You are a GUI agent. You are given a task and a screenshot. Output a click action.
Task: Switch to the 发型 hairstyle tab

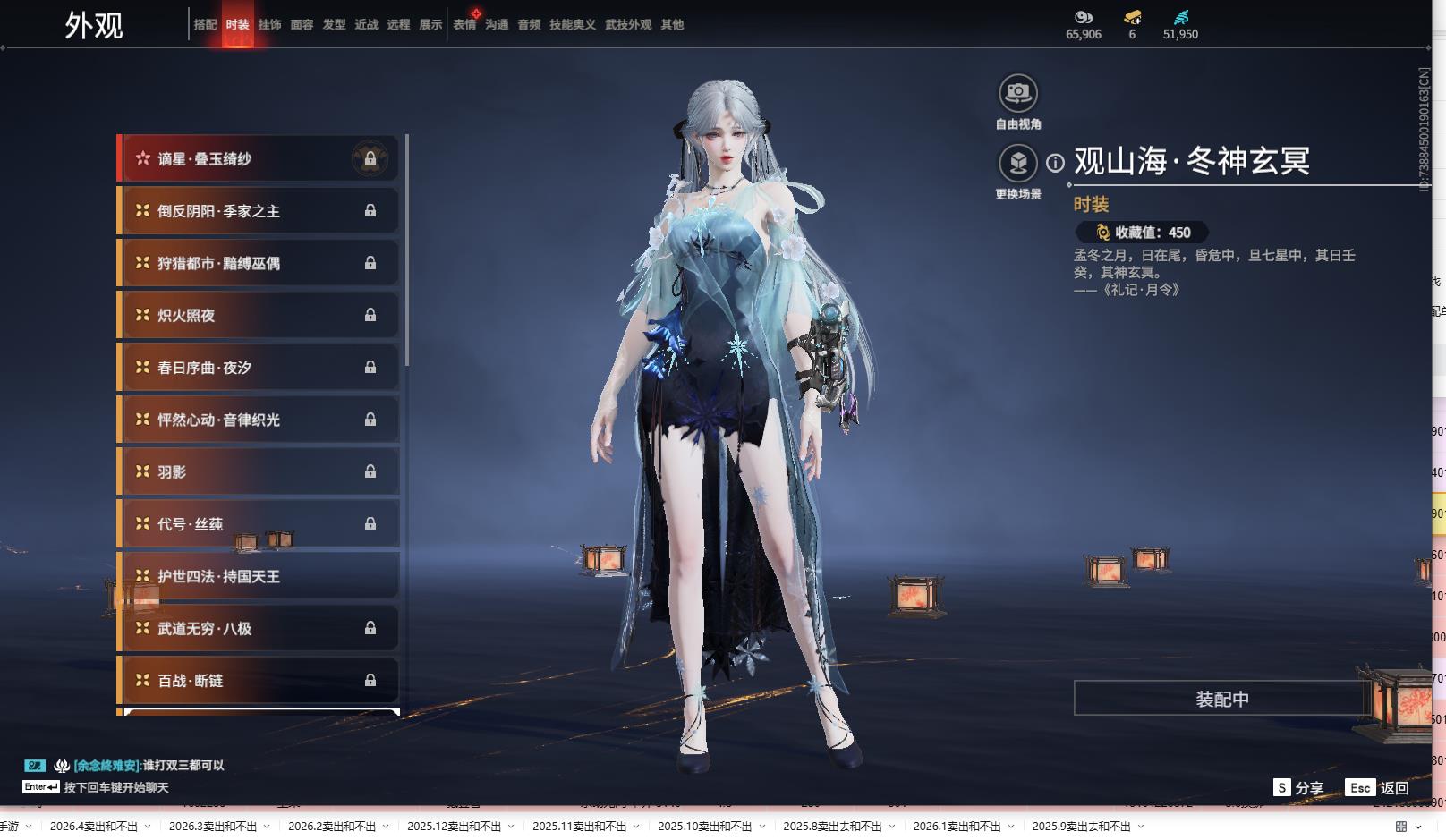tap(334, 25)
